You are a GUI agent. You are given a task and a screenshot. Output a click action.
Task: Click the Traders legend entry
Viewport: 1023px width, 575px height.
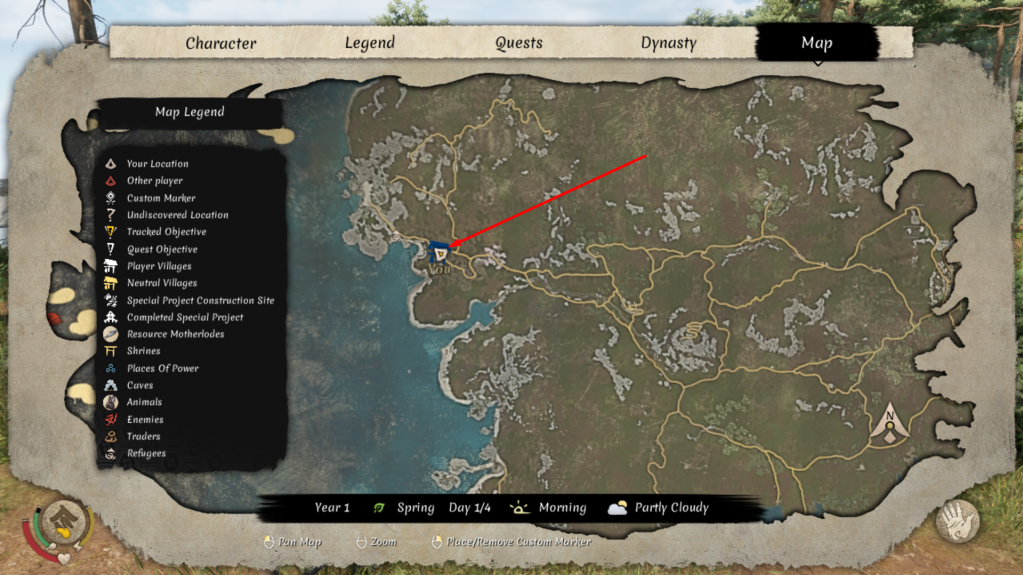[143, 436]
